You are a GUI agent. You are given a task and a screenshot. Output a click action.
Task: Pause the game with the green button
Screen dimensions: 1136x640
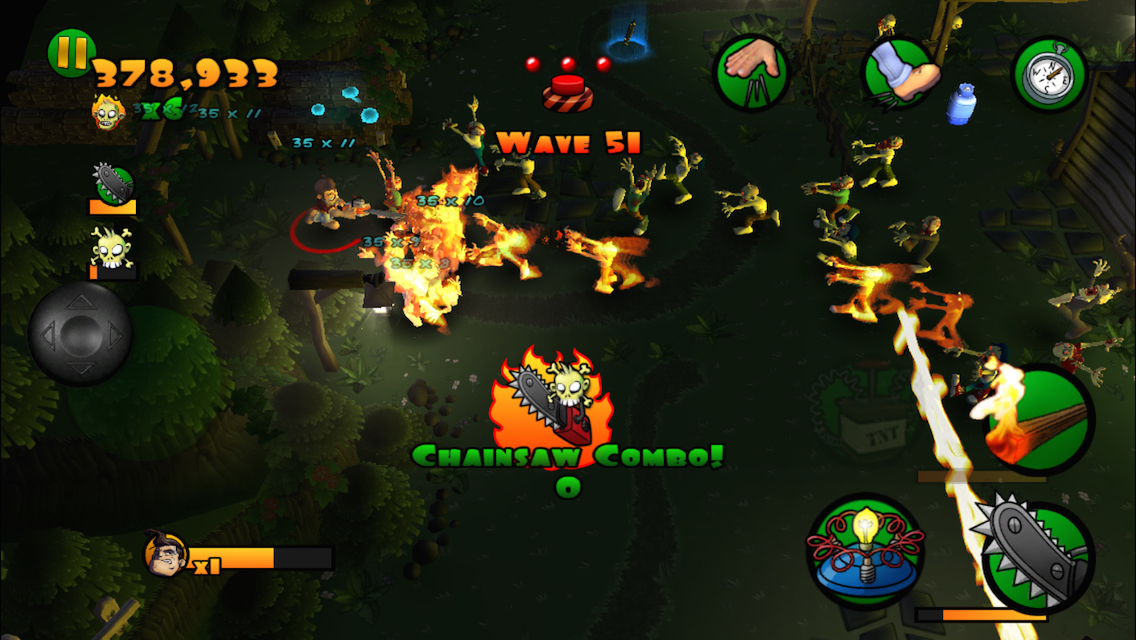click(71, 53)
